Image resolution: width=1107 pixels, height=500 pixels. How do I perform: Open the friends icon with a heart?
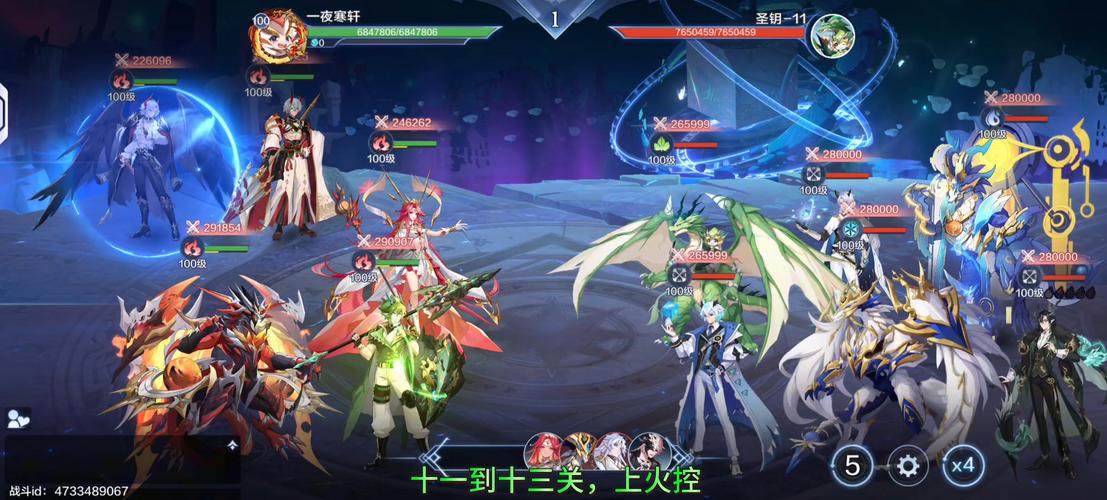(x=17, y=419)
